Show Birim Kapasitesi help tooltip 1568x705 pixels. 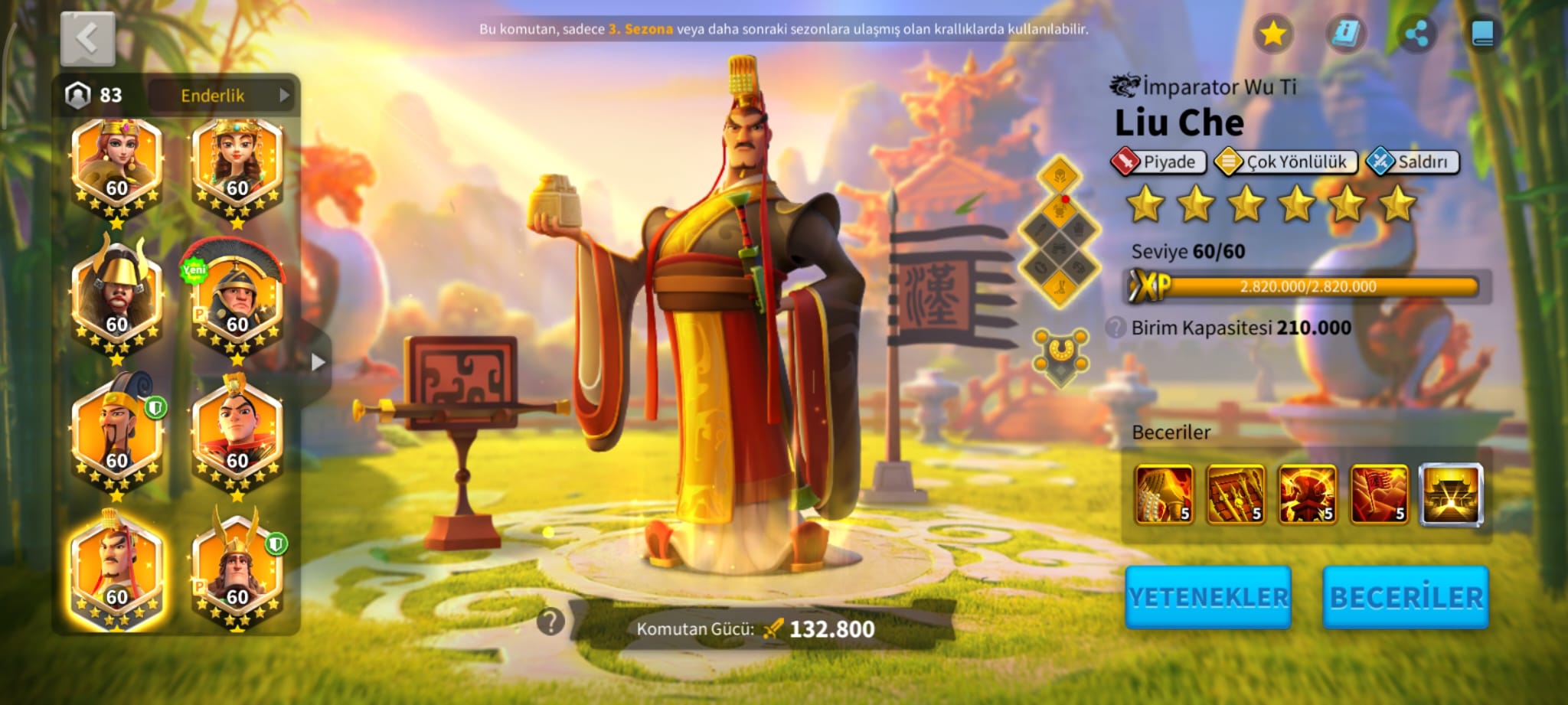[1116, 328]
